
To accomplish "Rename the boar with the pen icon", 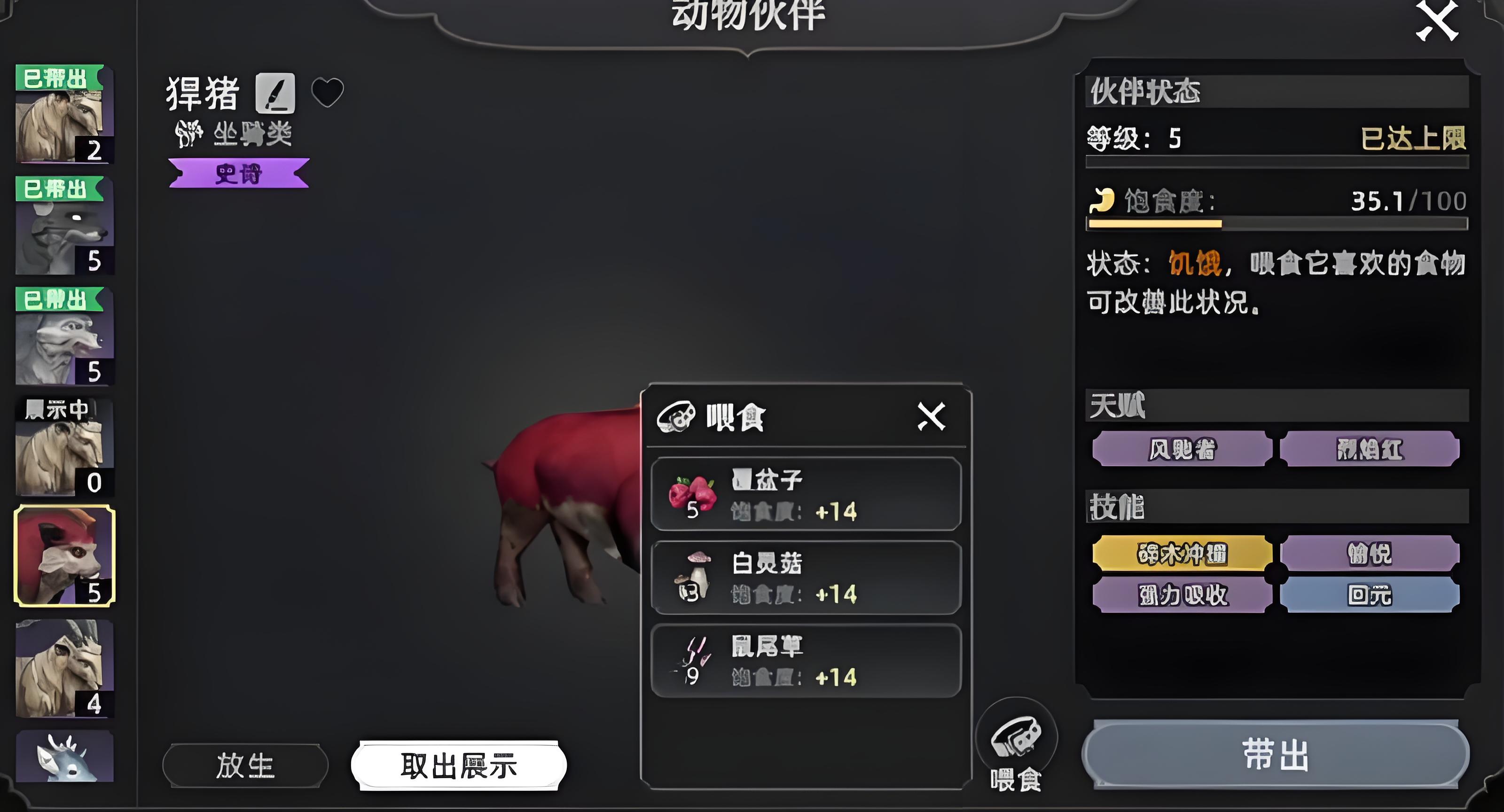I will pyautogui.click(x=275, y=94).
